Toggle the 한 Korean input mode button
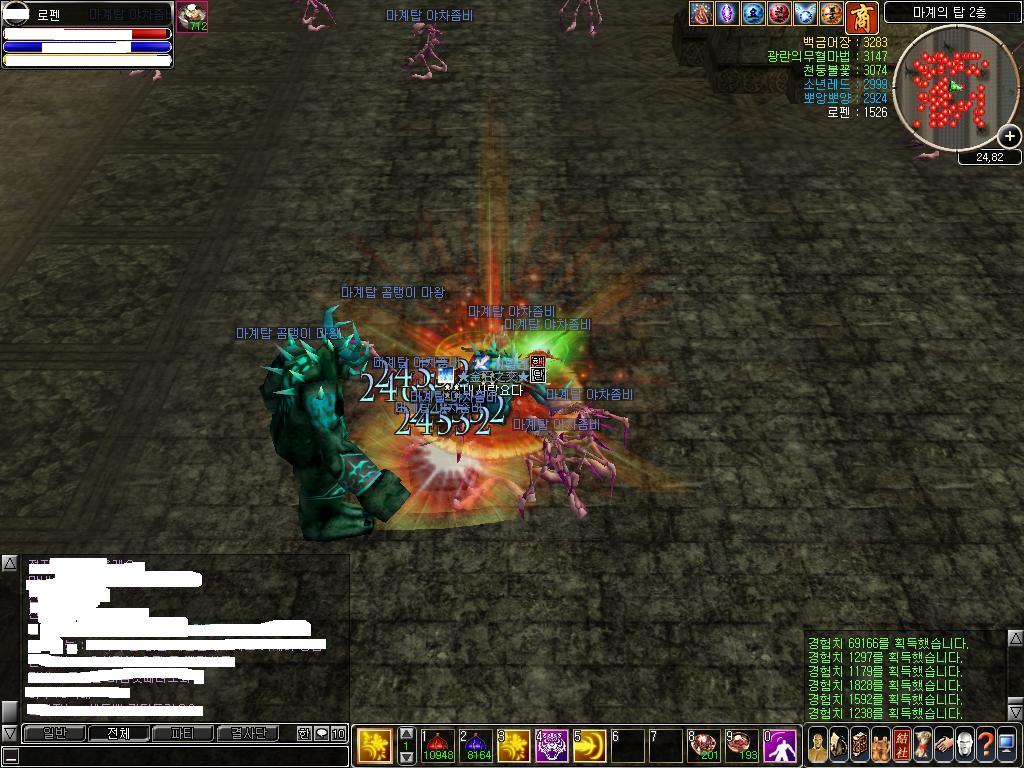This screenshot has height=768, width=1024. 304,734
